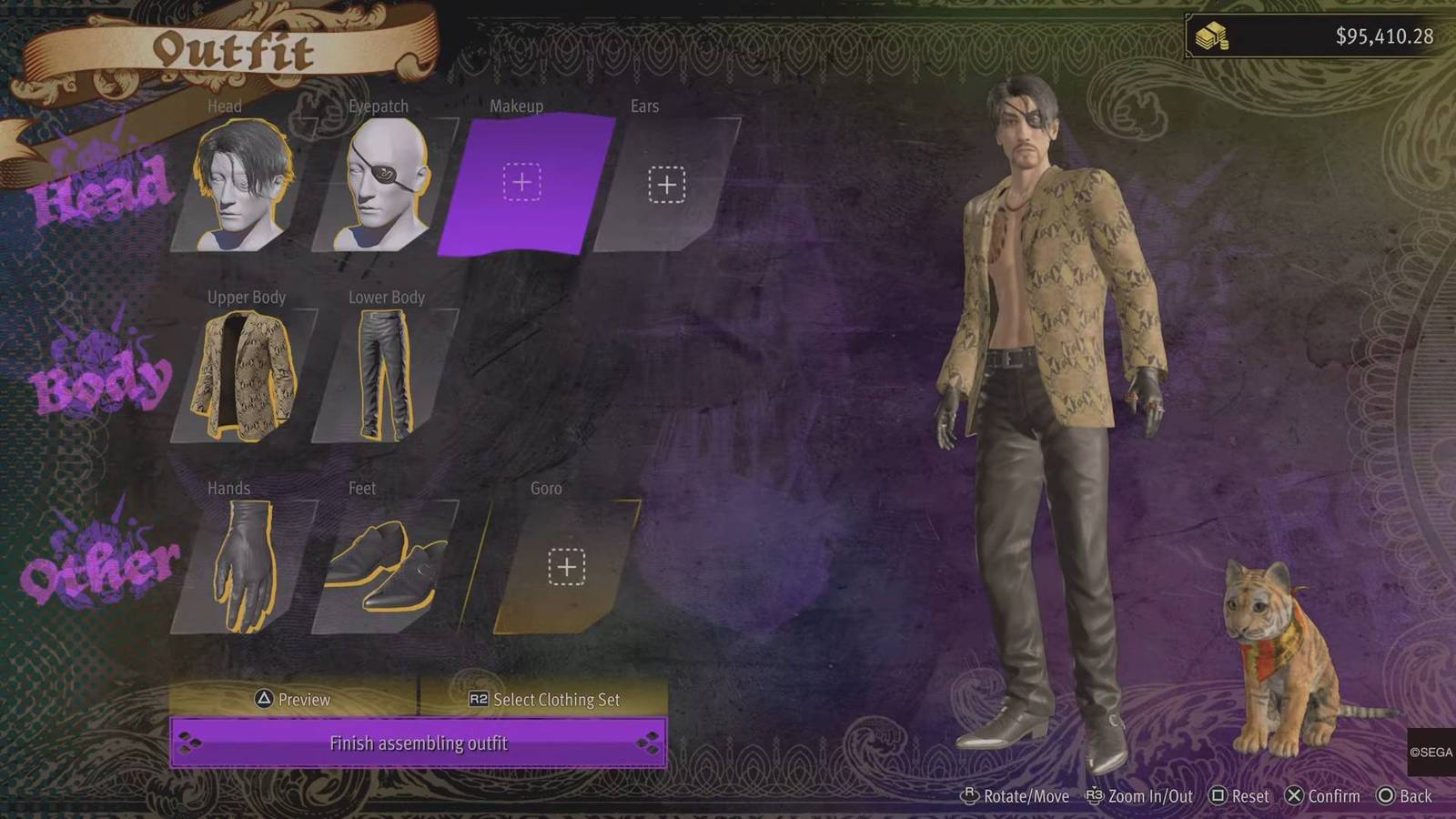
Task: Open the empty Makeup slot
Action: click(521, 182)
